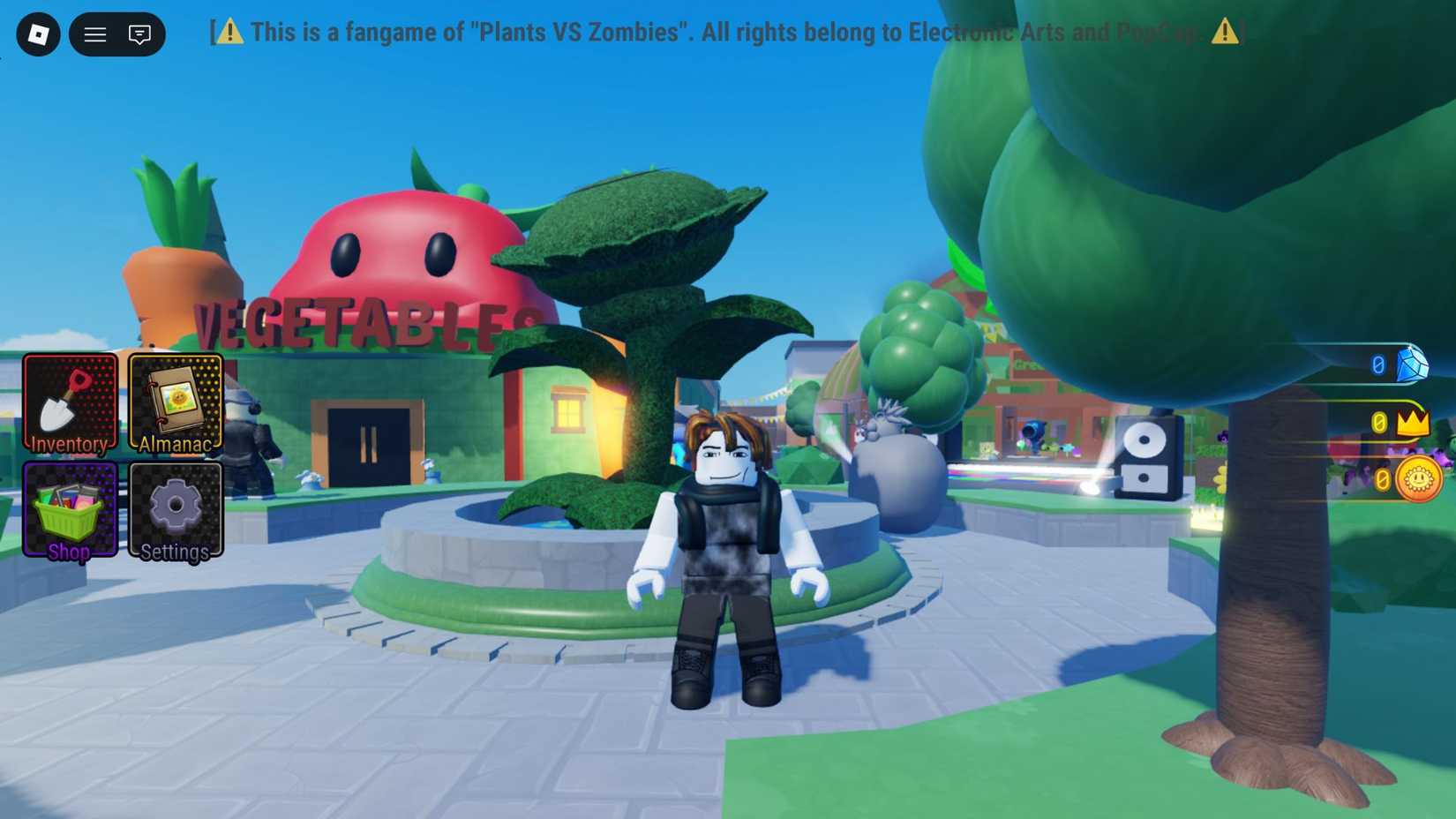This screenshot has width=1456, height=819.
Task: Click the warning triangle at the disclaimer end
Action: coord(1227,32)
